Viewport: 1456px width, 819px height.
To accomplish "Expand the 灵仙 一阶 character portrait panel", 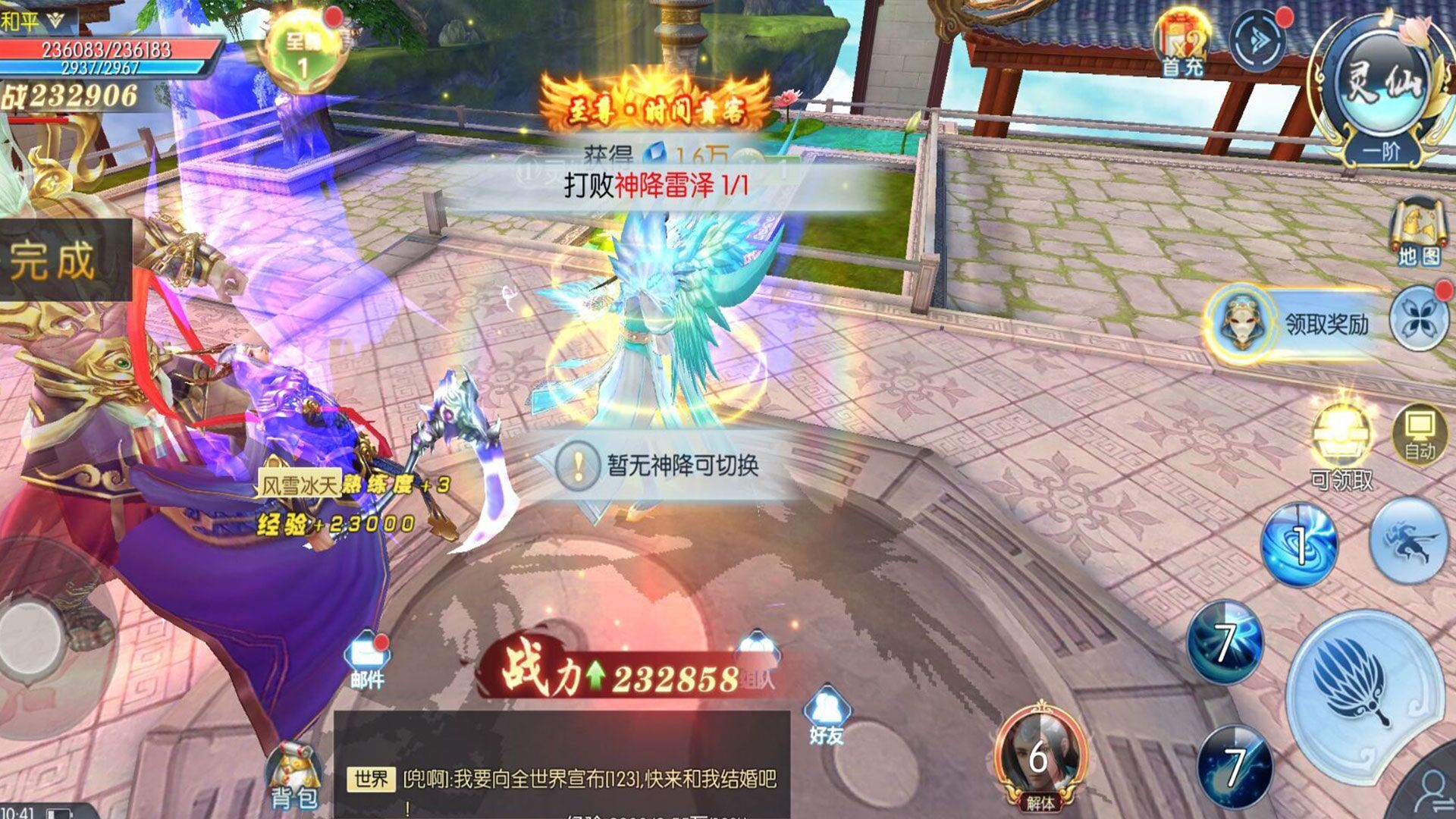I will [x=1380, y=83].
